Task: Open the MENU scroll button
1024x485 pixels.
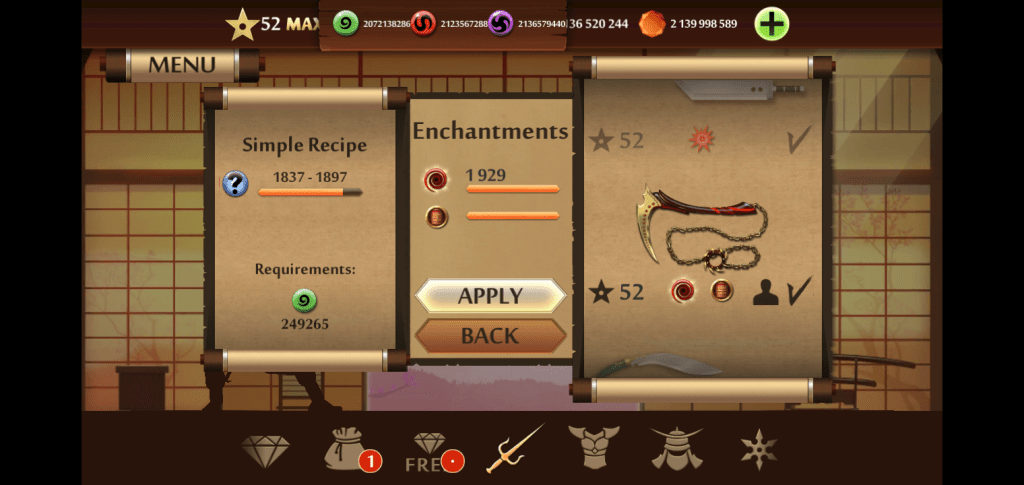Action: (182, 66)
